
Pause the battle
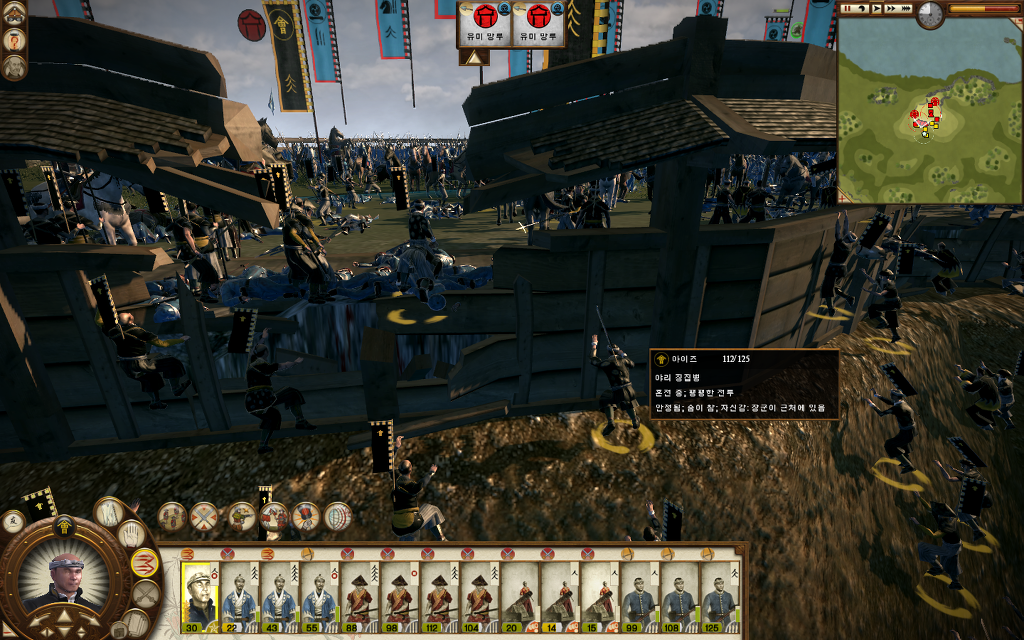(x=846, y=8)
